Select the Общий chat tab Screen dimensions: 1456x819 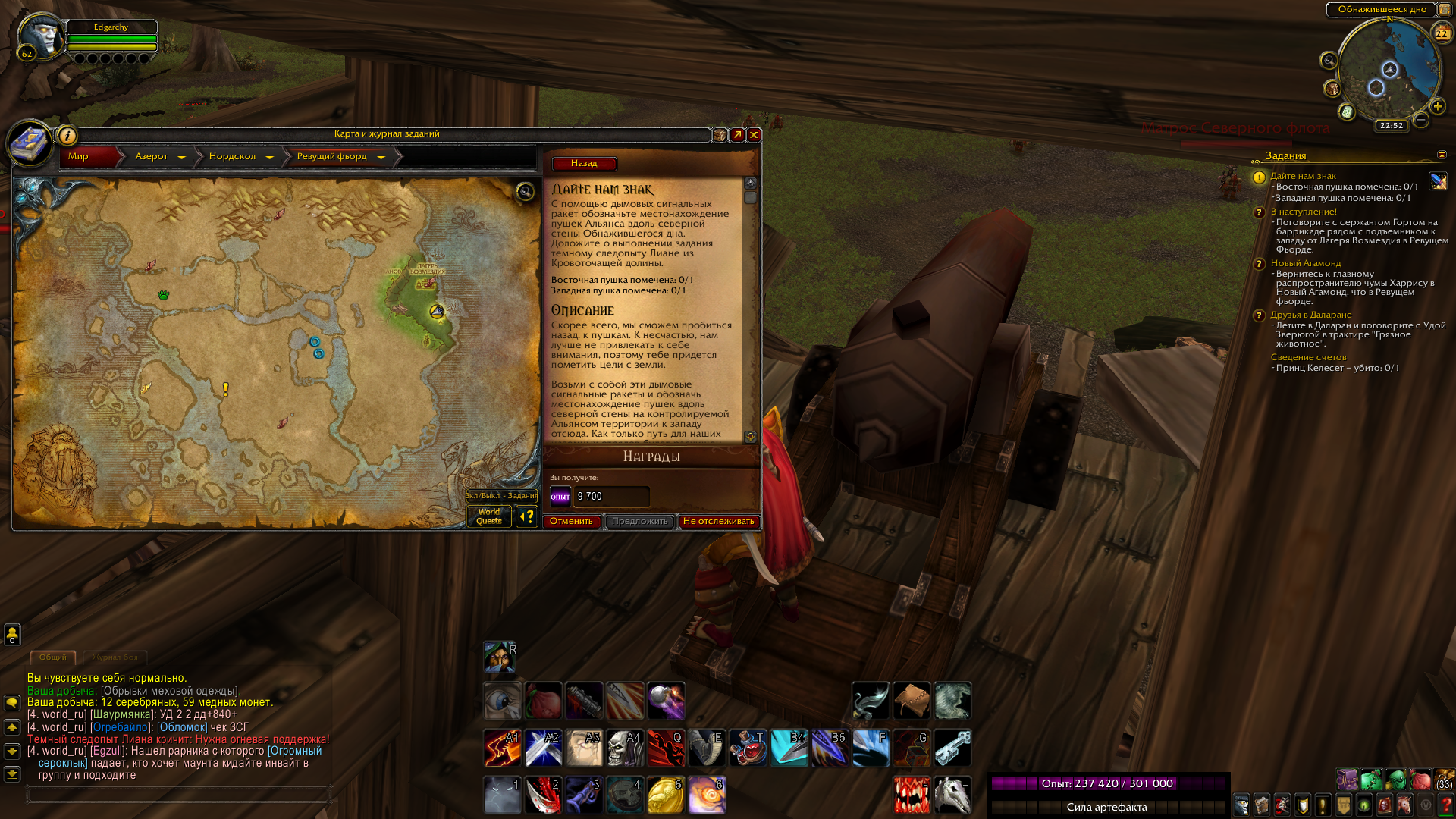53,657
